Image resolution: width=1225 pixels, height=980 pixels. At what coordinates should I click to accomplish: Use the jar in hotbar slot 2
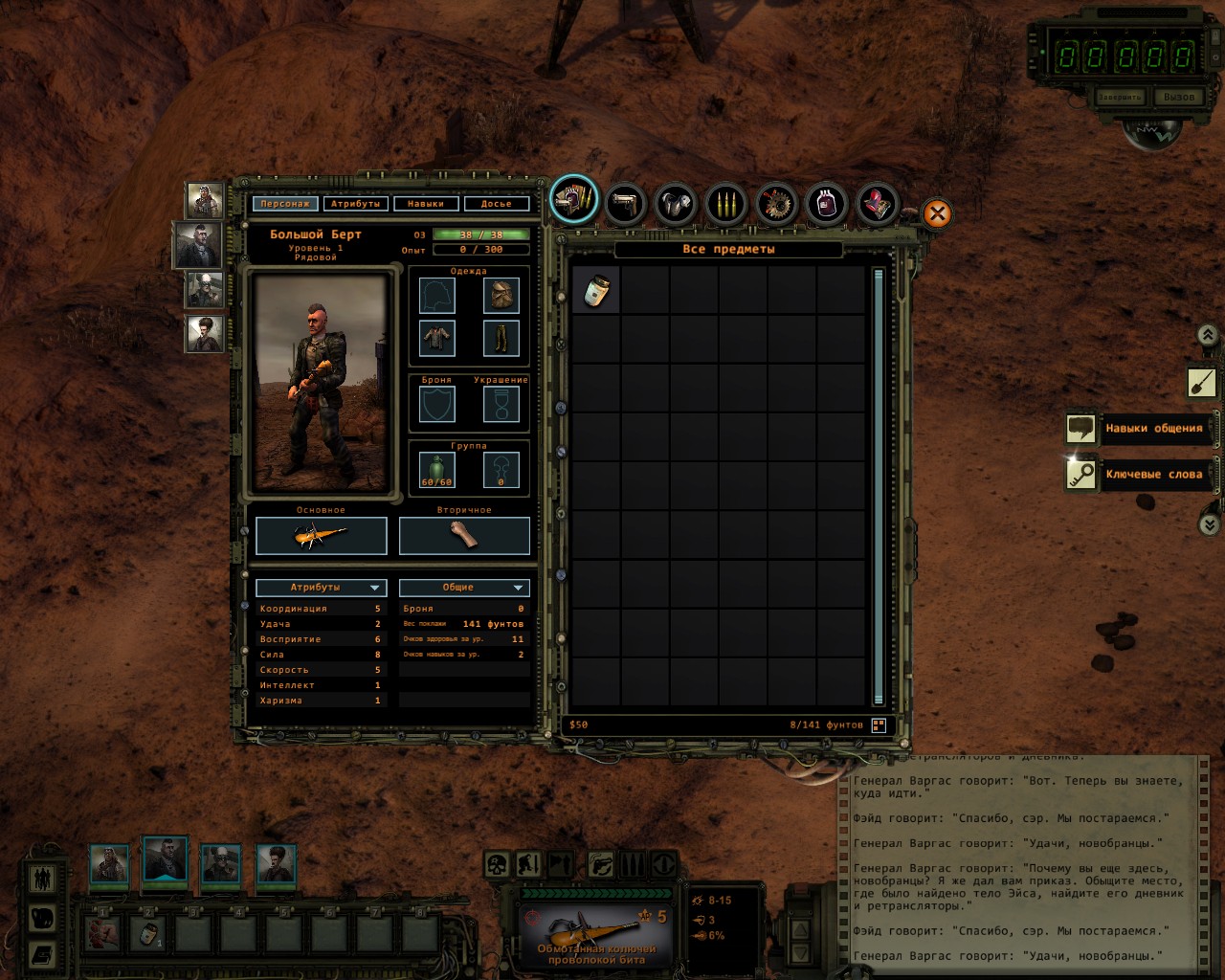pos(148,933)
